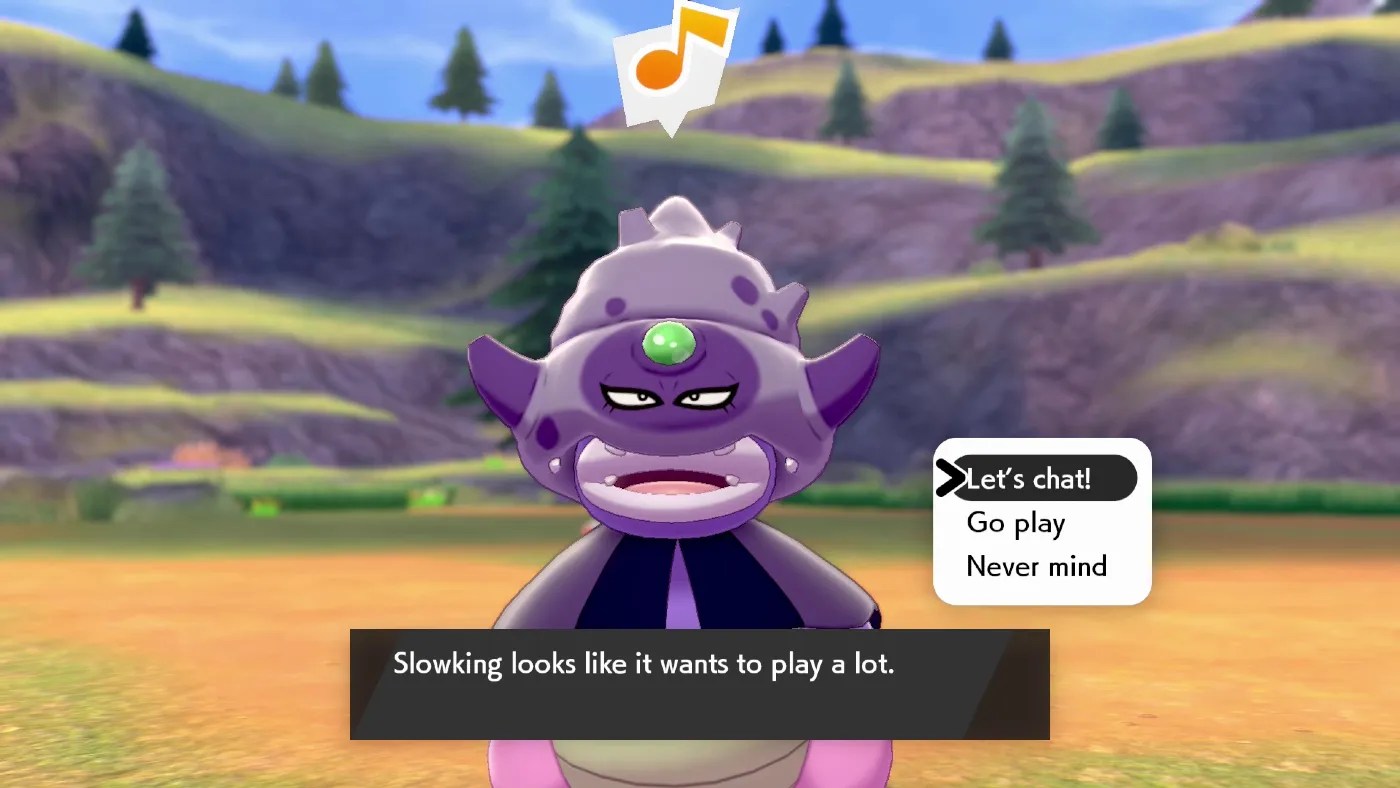Move selection to Never mind entry
The width and height of the screenshot is (1400, 788).
pos(1035,566)
